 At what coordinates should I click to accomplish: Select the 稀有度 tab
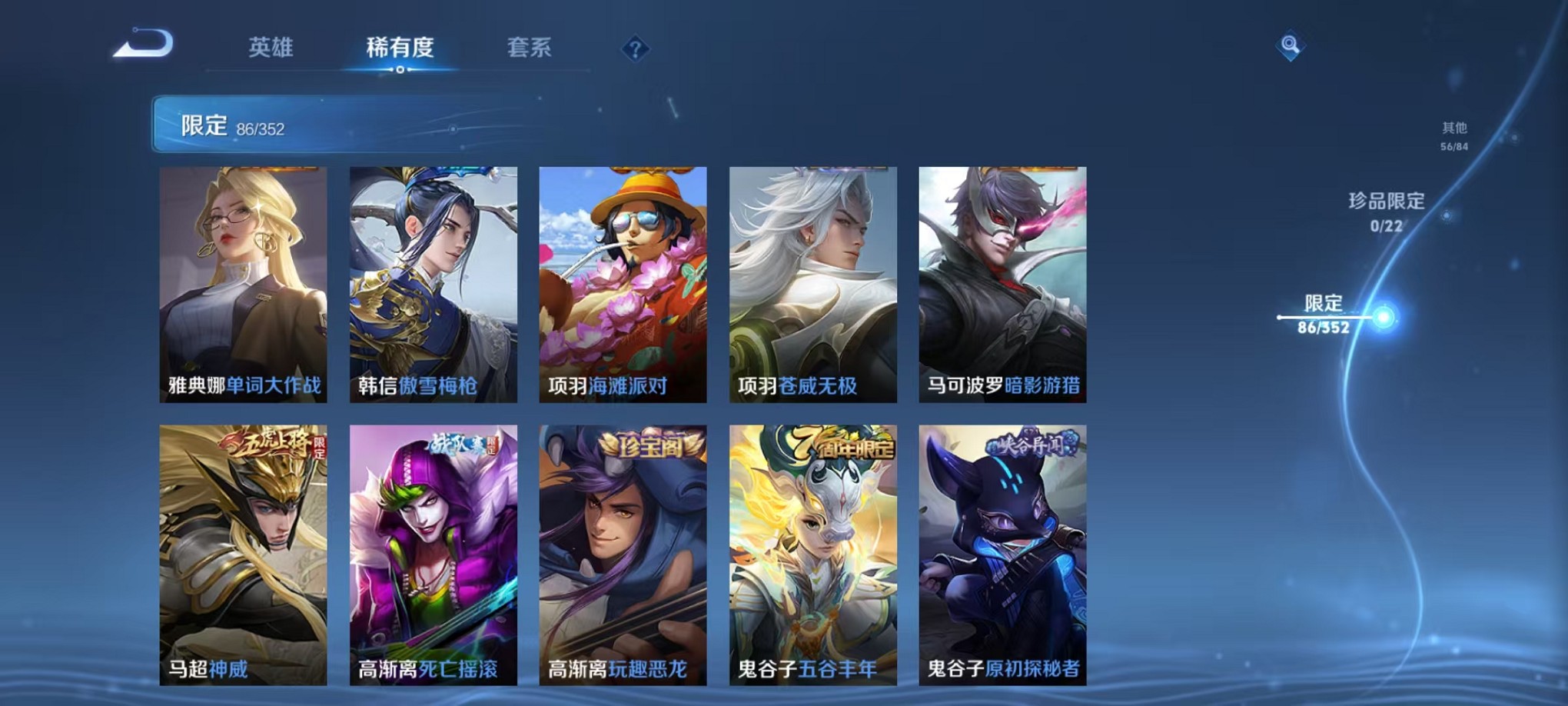coord(402,48)
